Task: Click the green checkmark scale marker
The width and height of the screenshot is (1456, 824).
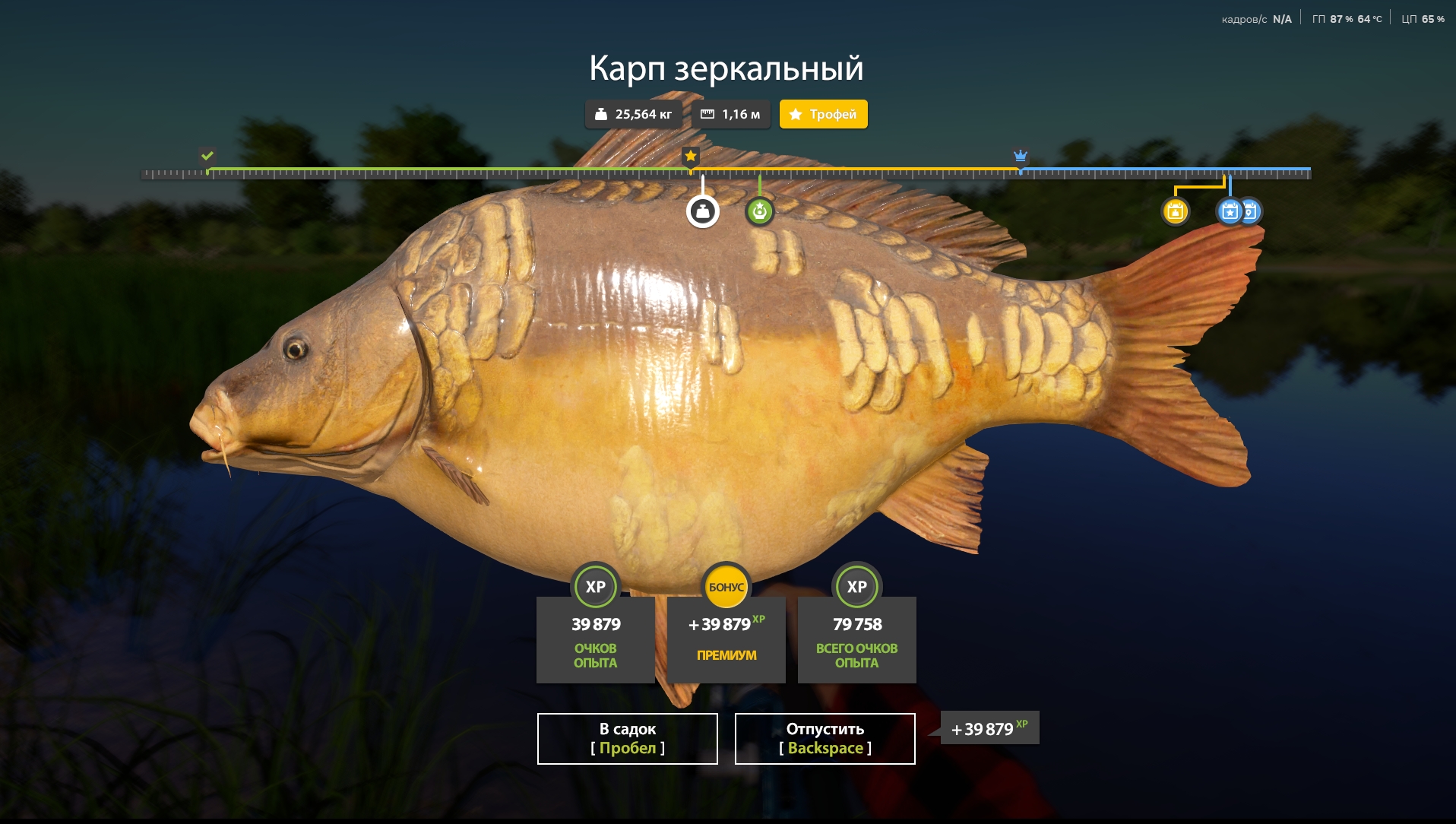Action: click(x=207, y=156)
